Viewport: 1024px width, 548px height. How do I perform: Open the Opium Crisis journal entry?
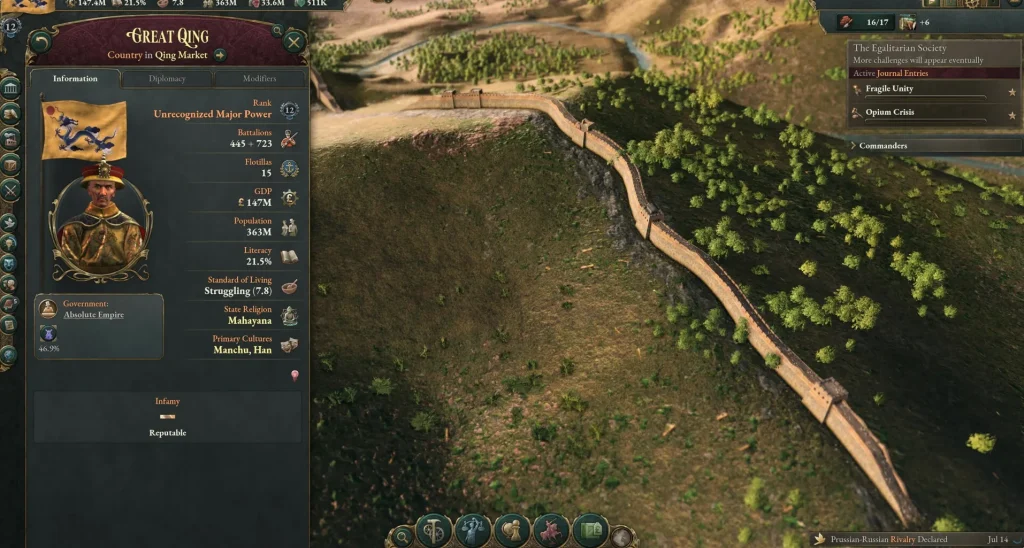click(889, 112)
